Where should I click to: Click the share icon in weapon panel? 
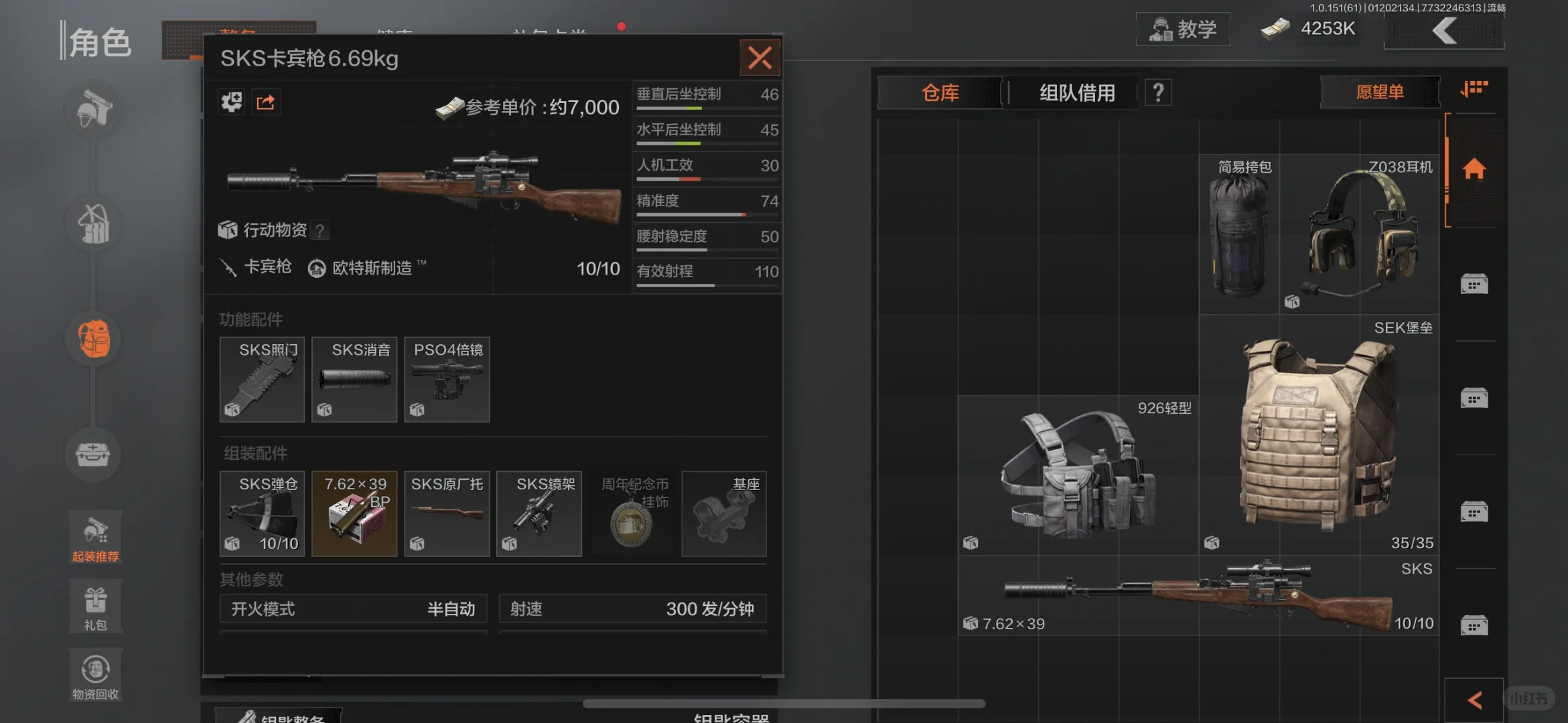pos(266,102)
